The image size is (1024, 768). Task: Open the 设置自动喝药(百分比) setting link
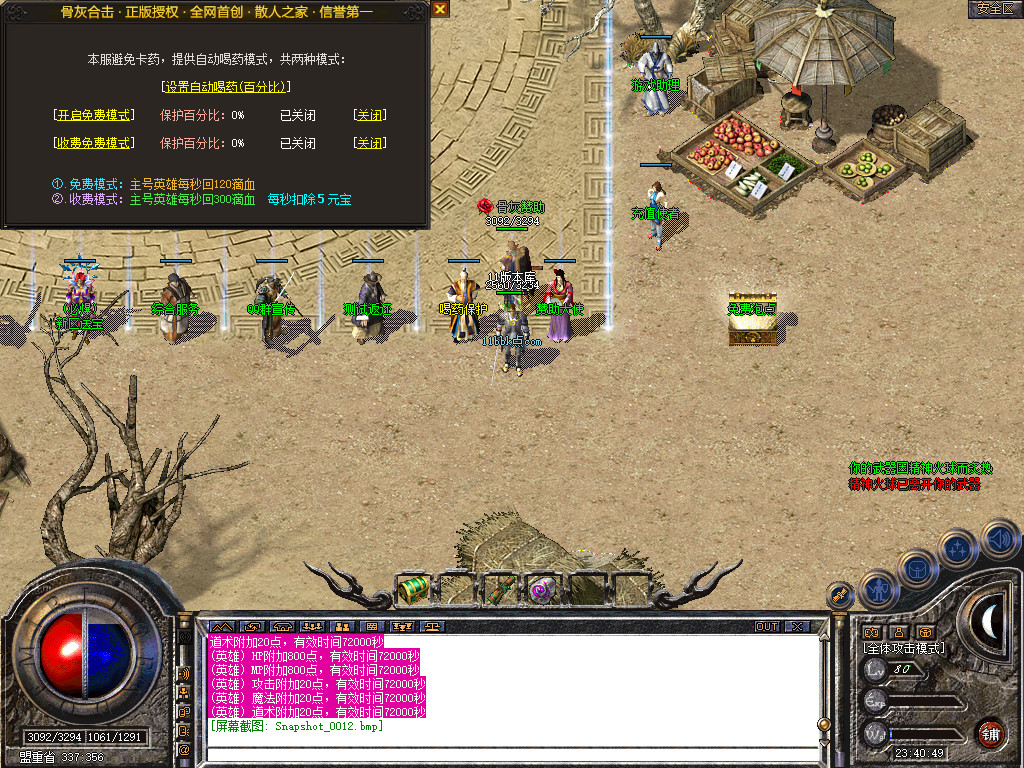point(225,87)
